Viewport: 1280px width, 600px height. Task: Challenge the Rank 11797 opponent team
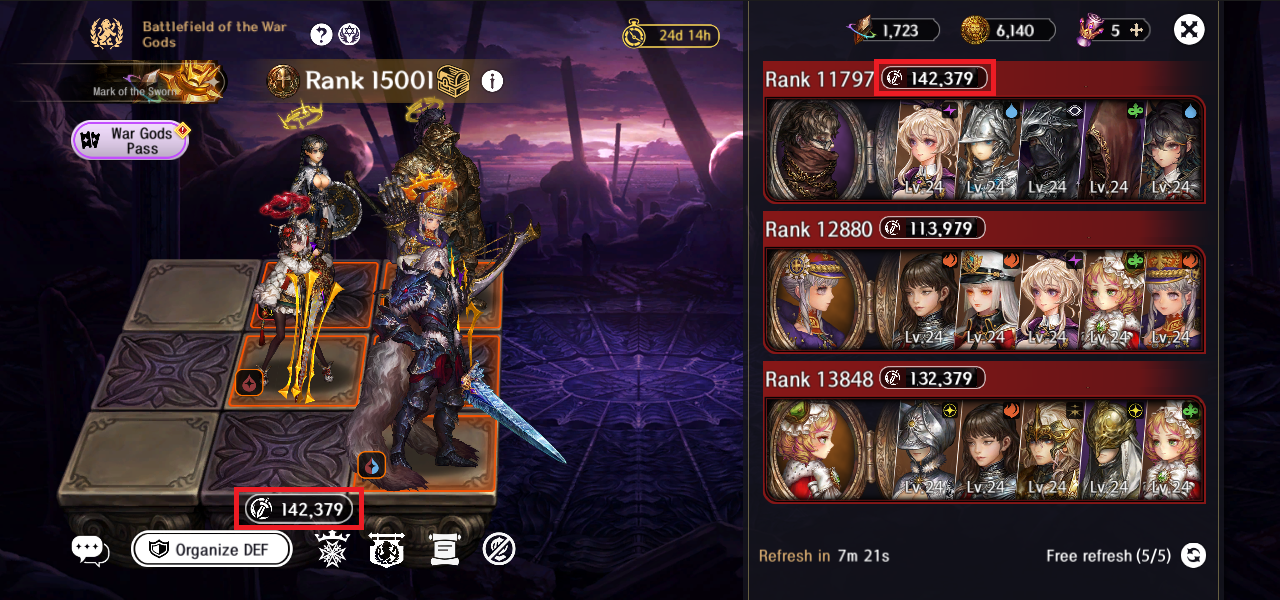click(984, 148)
